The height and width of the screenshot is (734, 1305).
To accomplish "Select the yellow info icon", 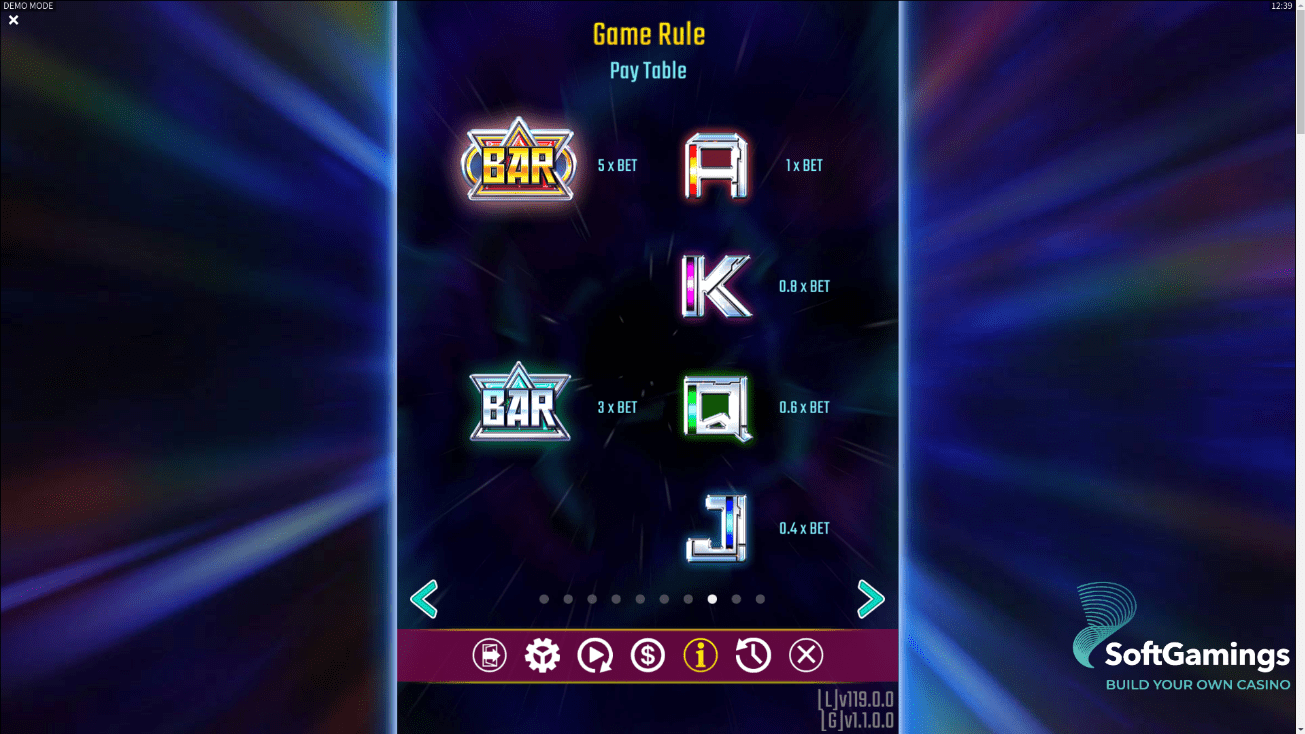I will [x=700, y=655].
